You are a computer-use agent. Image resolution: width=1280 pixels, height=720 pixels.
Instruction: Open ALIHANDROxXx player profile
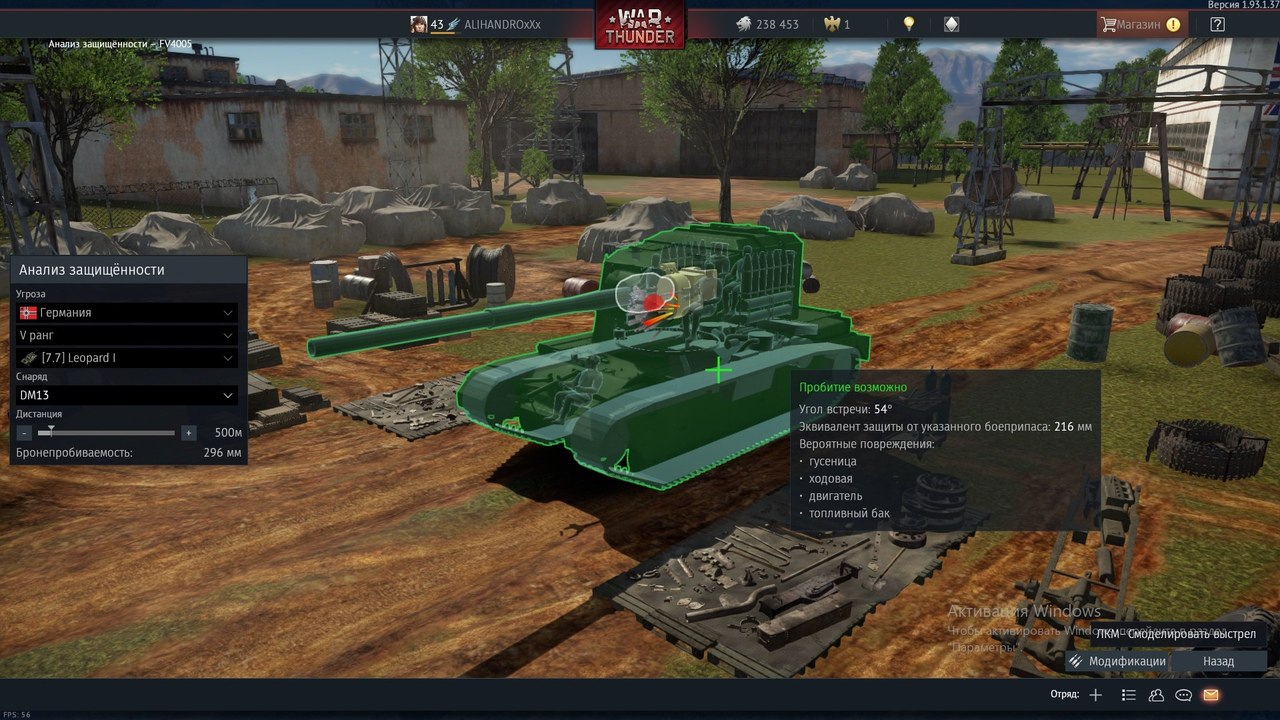(x=502, y=24)
